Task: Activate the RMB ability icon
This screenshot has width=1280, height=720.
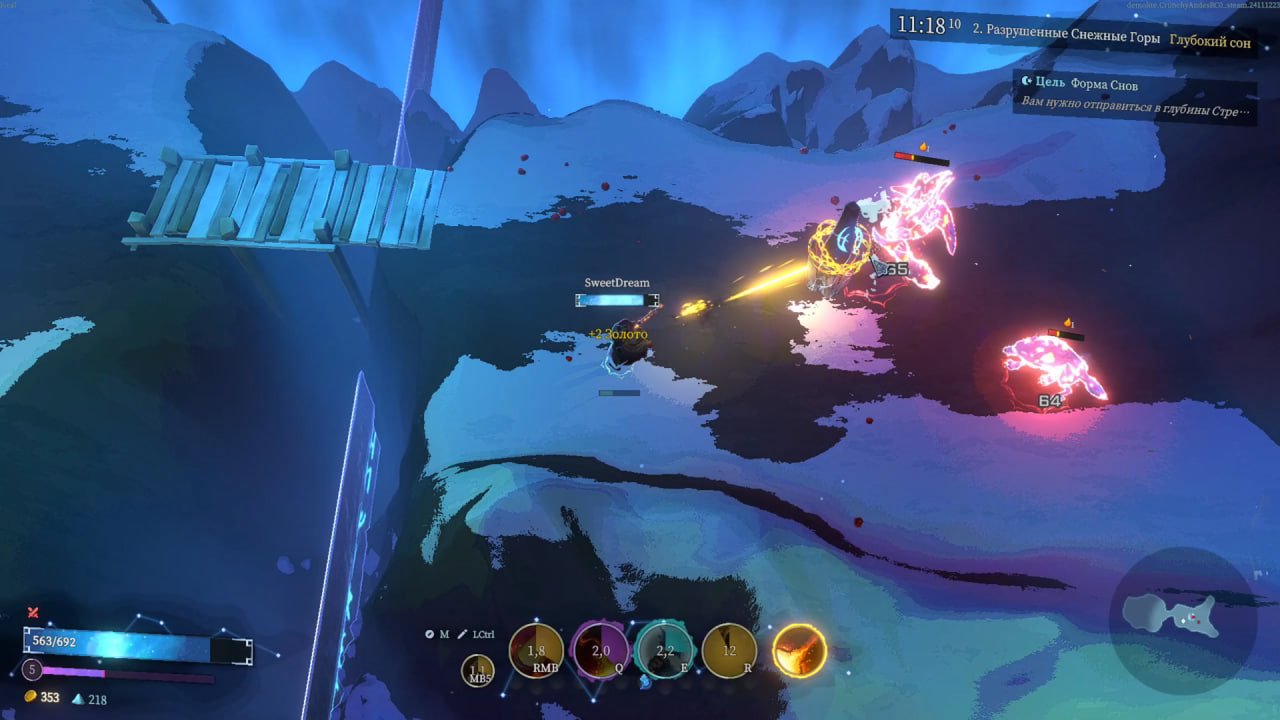Action: pos(537,651)
